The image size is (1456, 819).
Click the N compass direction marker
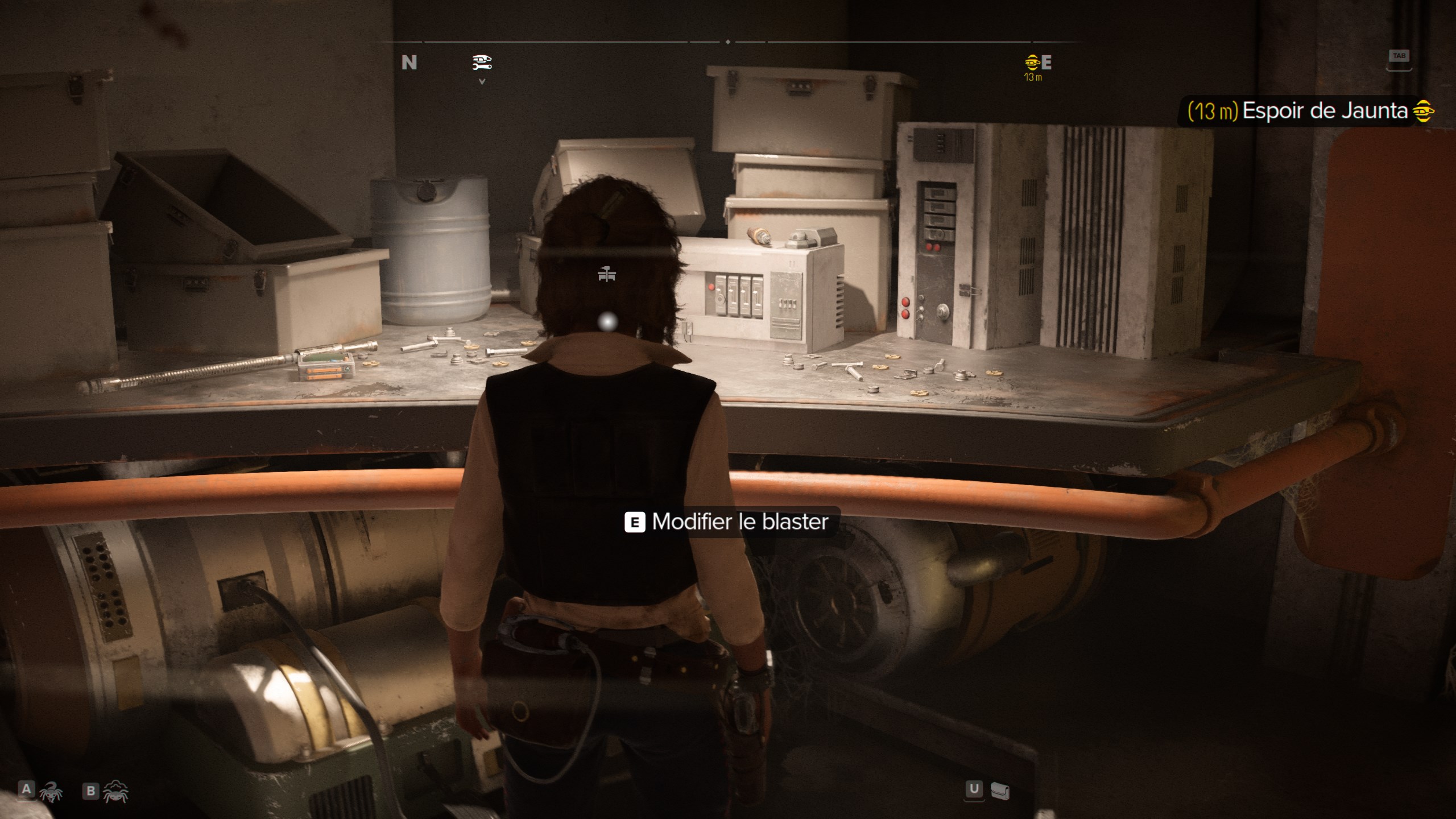click(409, 63)
